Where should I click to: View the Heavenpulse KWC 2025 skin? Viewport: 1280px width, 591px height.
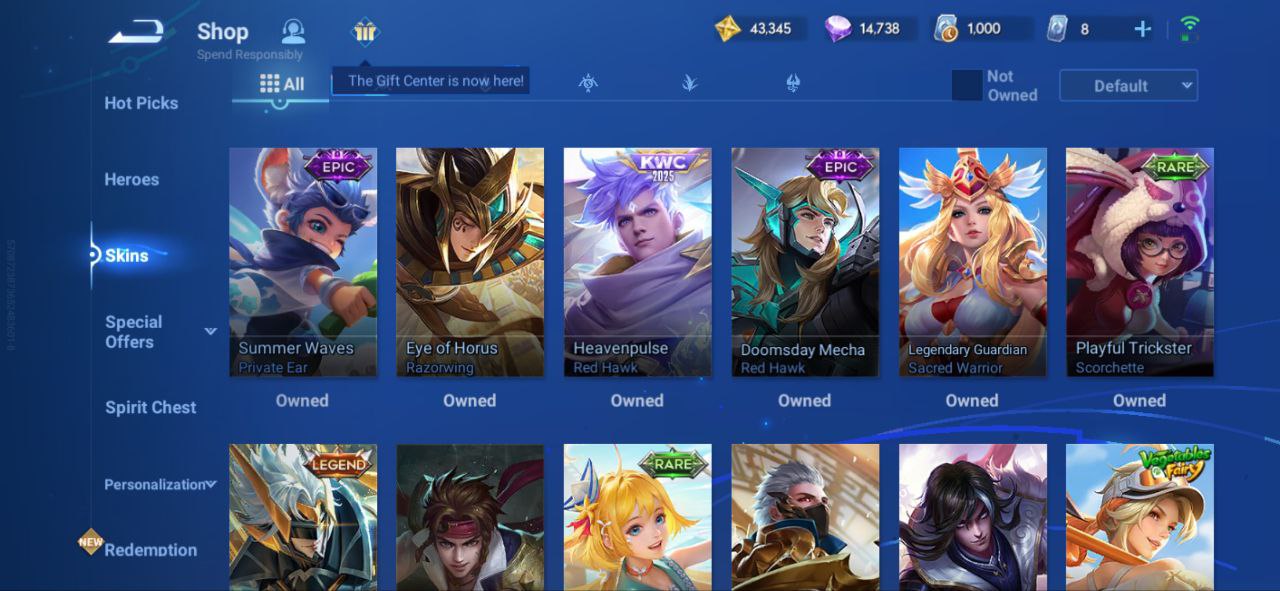(638, 262)
